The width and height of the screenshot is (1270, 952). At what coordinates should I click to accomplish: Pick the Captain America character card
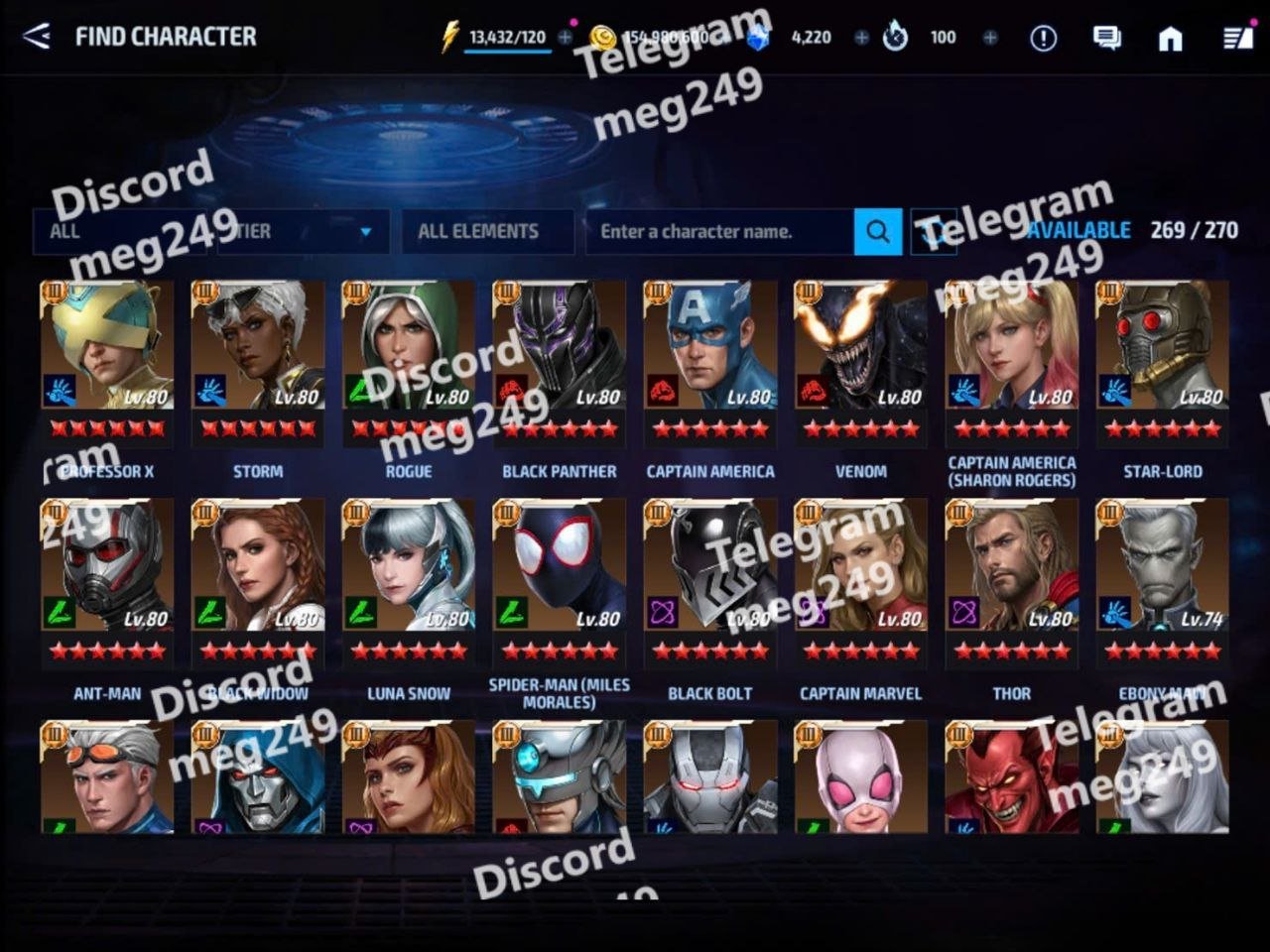710,362
